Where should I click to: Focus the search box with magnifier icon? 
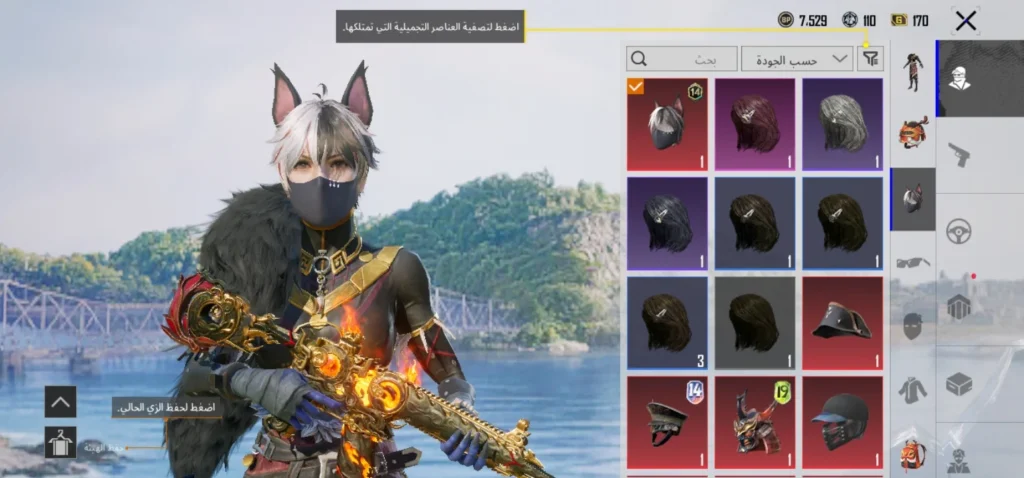pyautogui.click(x=681, y=60)
